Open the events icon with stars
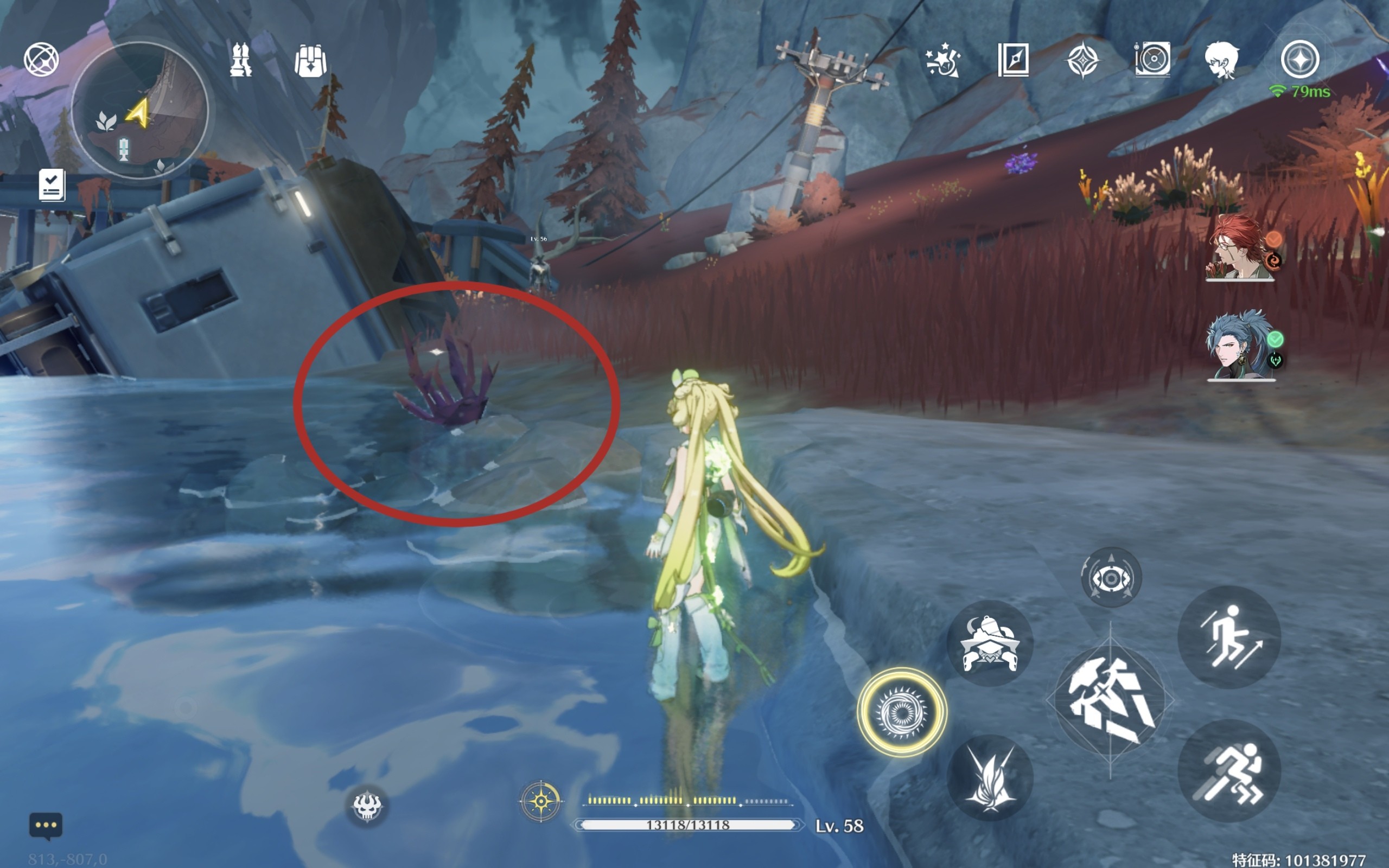The width and height of the screenshot is (1389, 868). (943, 60)
